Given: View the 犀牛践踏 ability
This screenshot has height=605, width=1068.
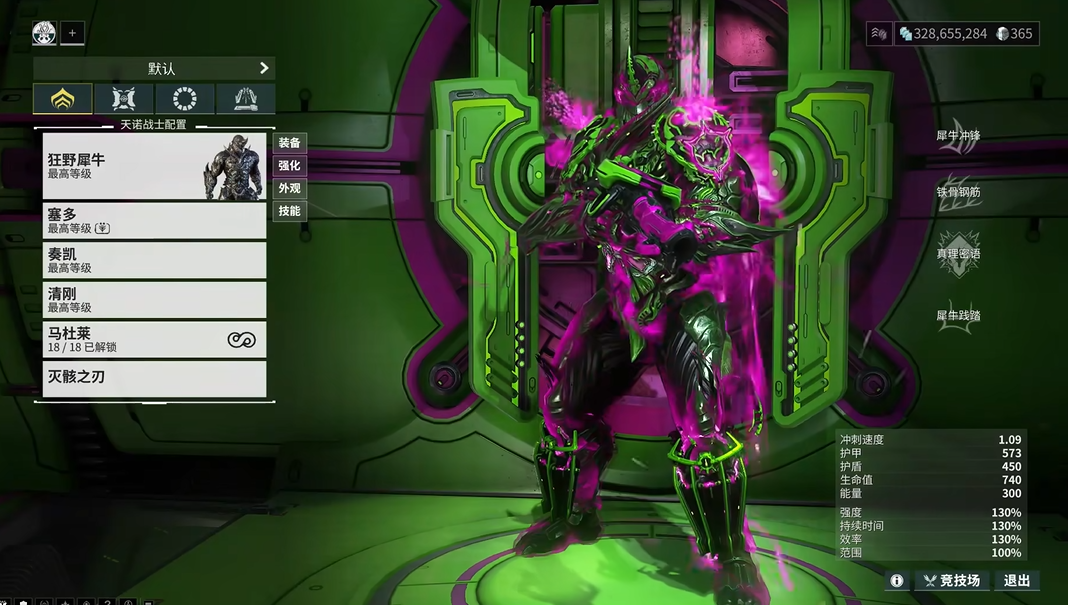Looking at the screenshot, I should pyautogui.click(x=957, y=316).
